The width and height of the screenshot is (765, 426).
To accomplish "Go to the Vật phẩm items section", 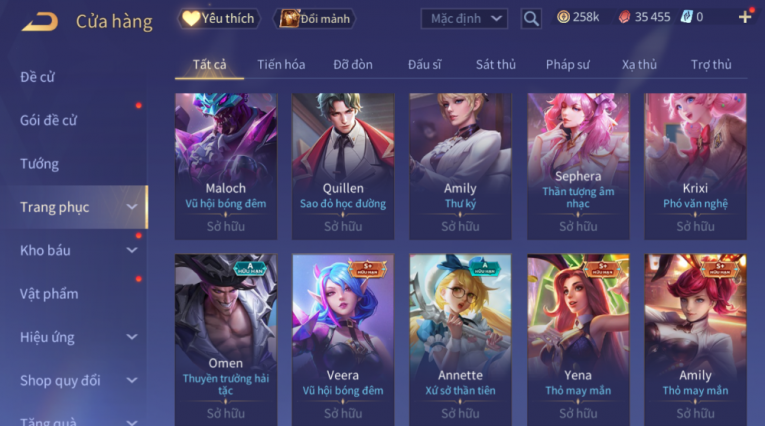I will tap(49, 294).
